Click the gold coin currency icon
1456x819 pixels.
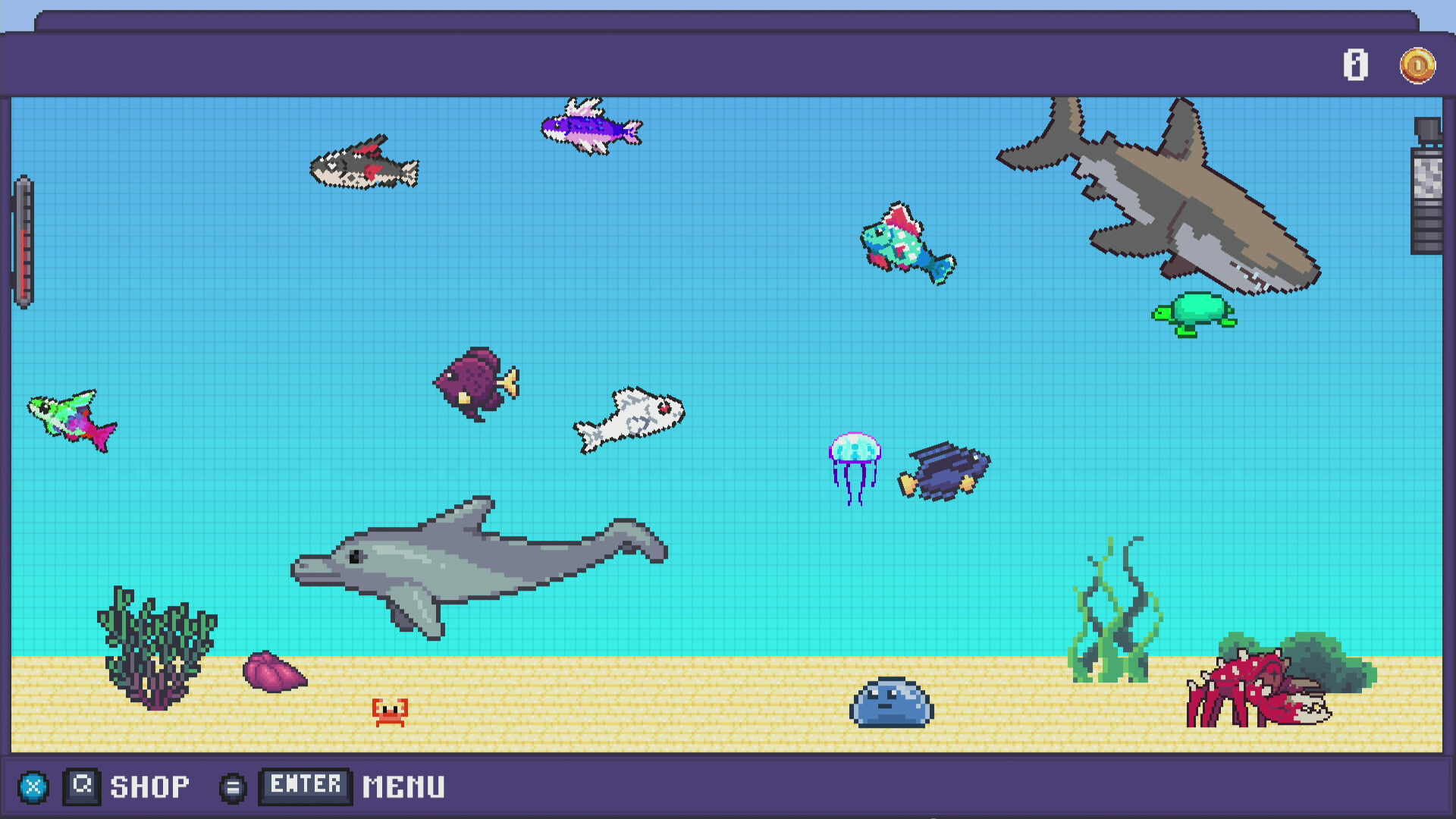click(x=1417, y=67)
